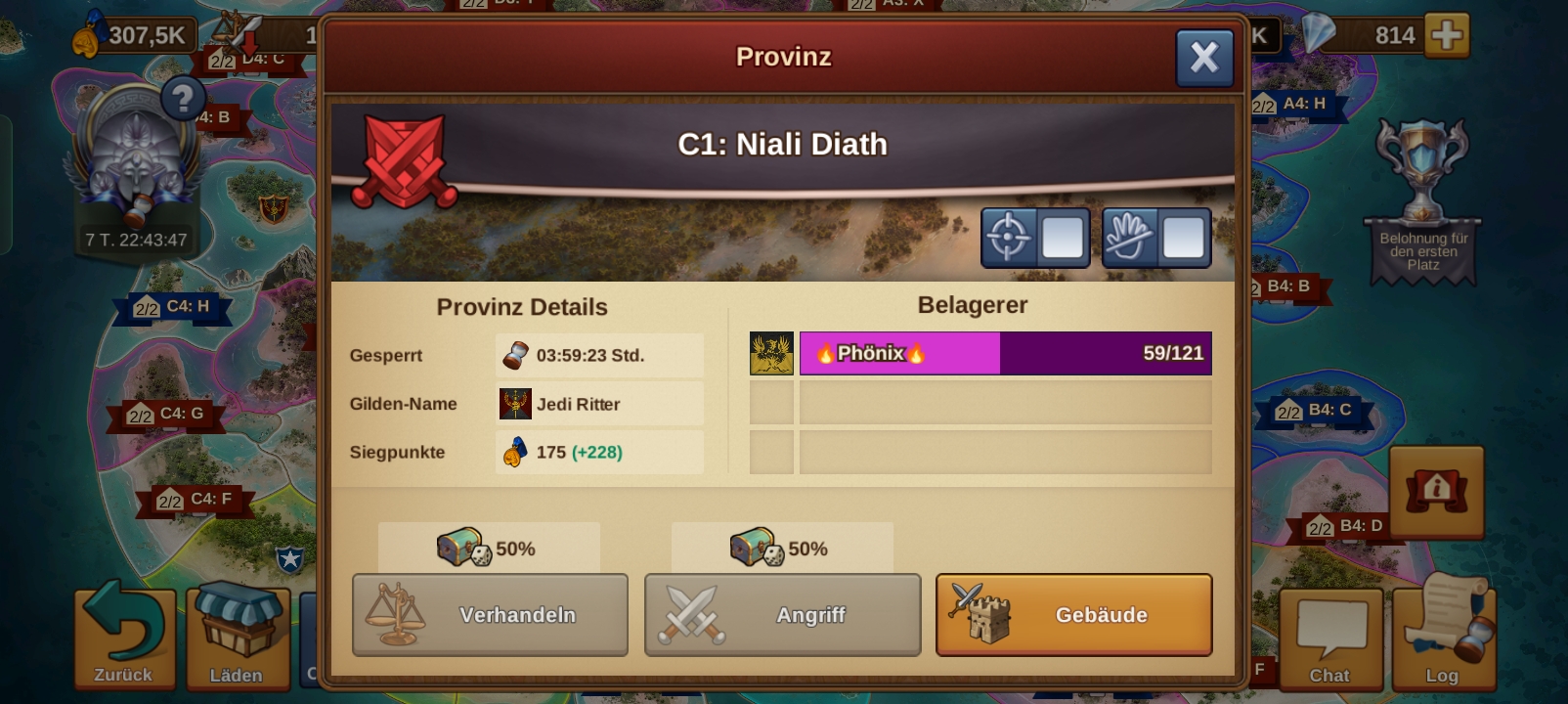Viewport: 1568px width, 704px height.
Task: Click the Phönix guild flag emblem
Action: pos(771,353)
